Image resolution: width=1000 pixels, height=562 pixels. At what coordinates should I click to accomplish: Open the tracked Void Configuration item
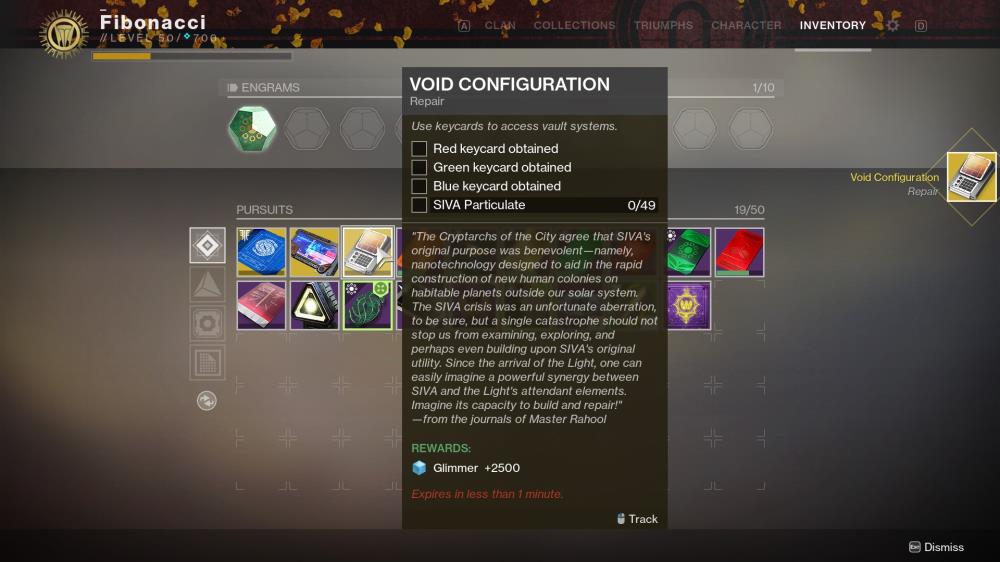(971, 177)
